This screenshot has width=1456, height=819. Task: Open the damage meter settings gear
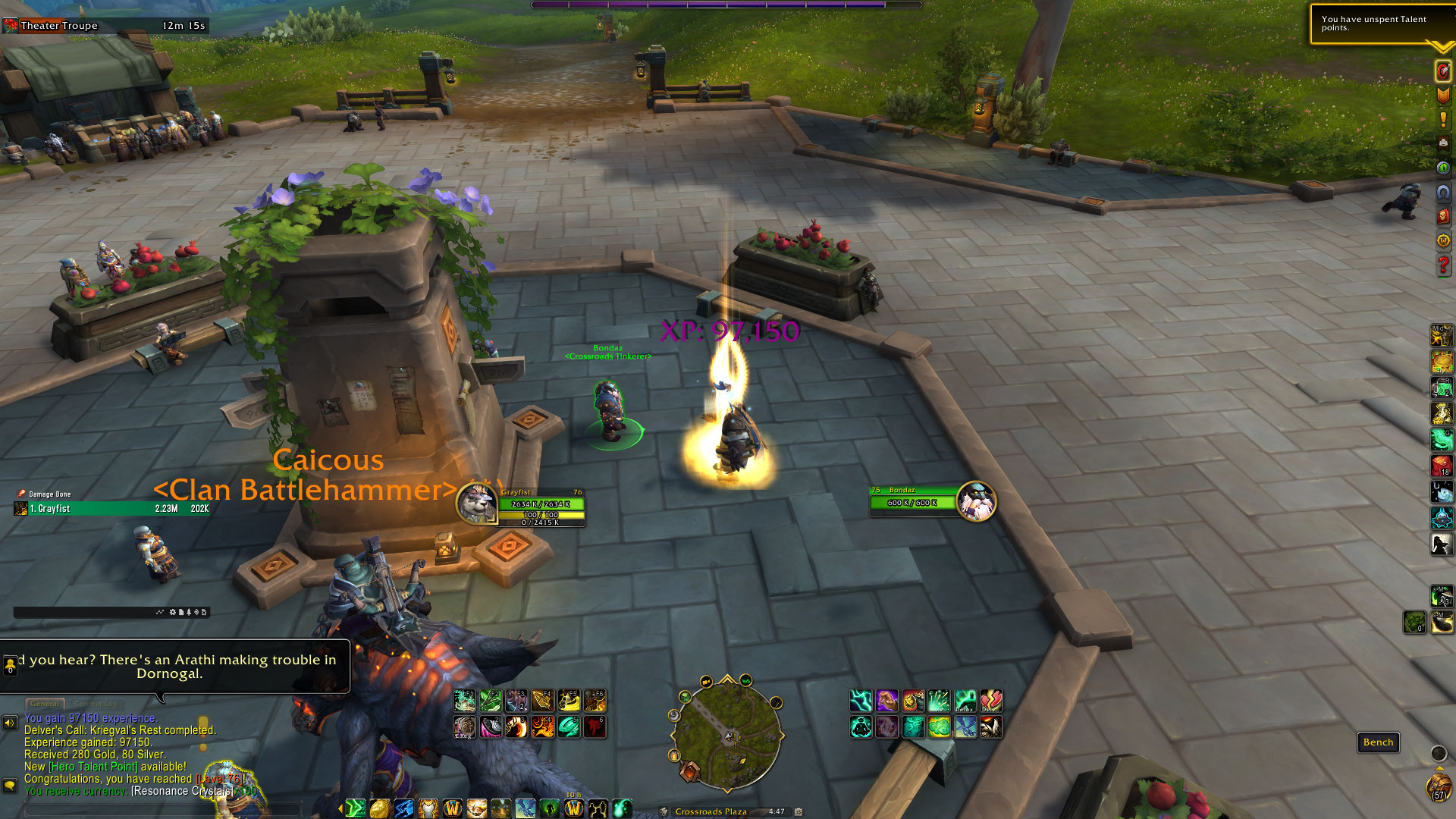(172, 612)
